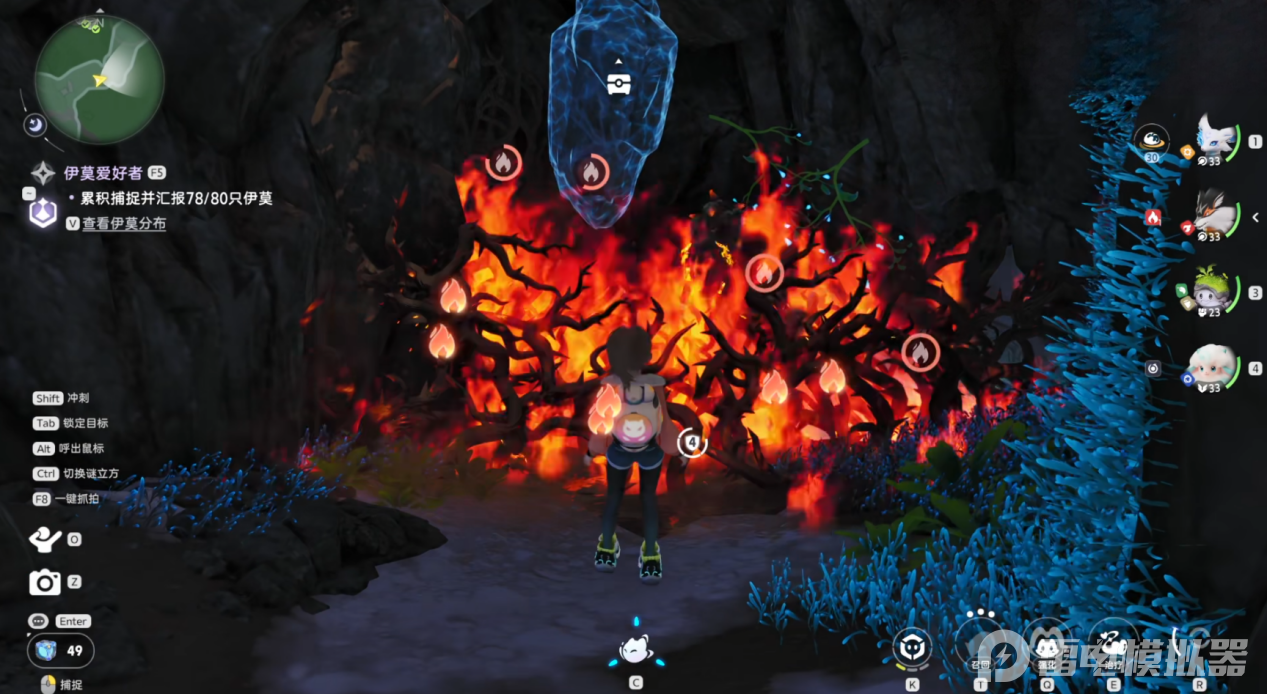Click the hand gesture emote icon

point(44,539)
